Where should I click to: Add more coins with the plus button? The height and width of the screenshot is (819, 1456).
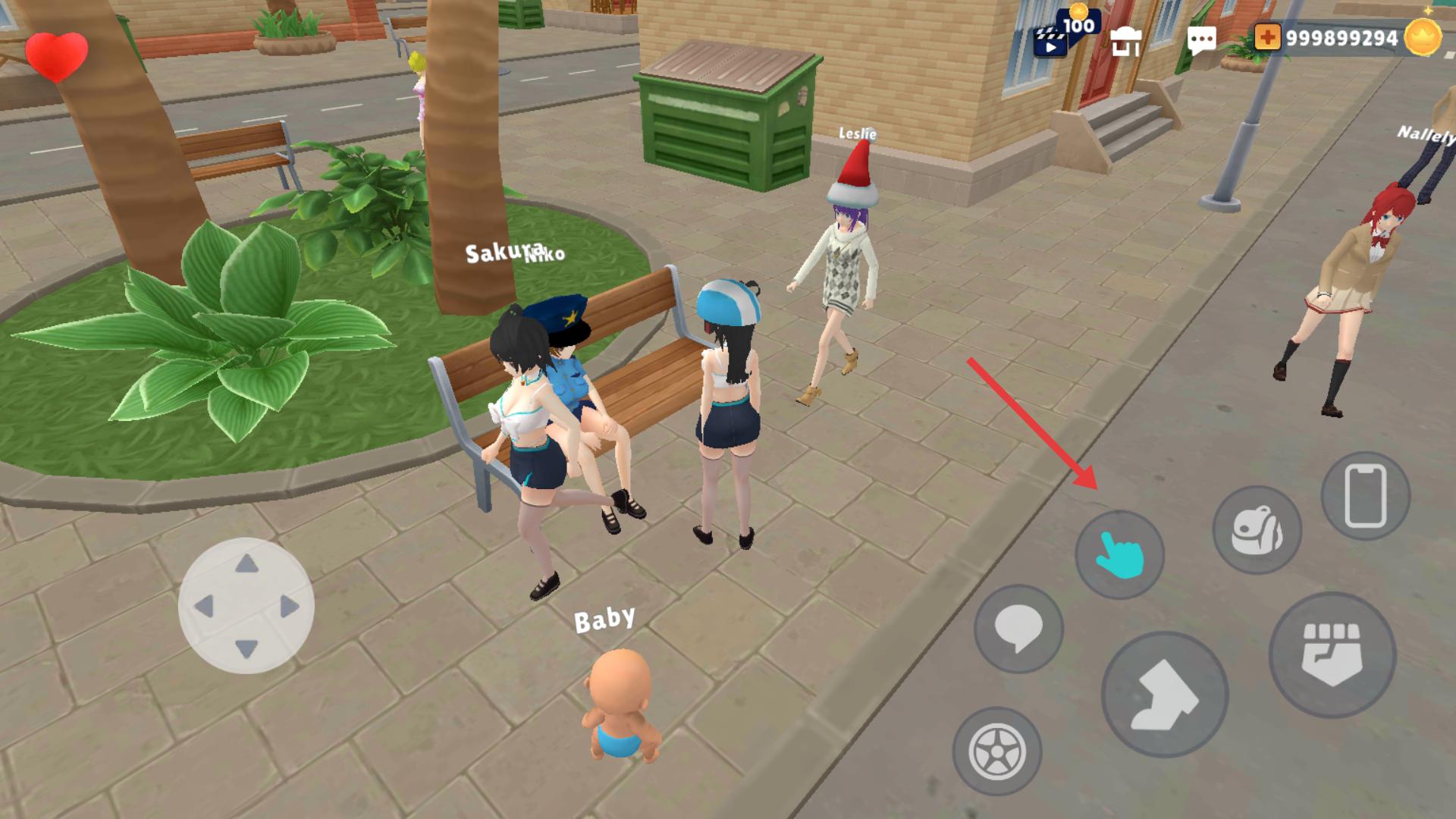1267,37
